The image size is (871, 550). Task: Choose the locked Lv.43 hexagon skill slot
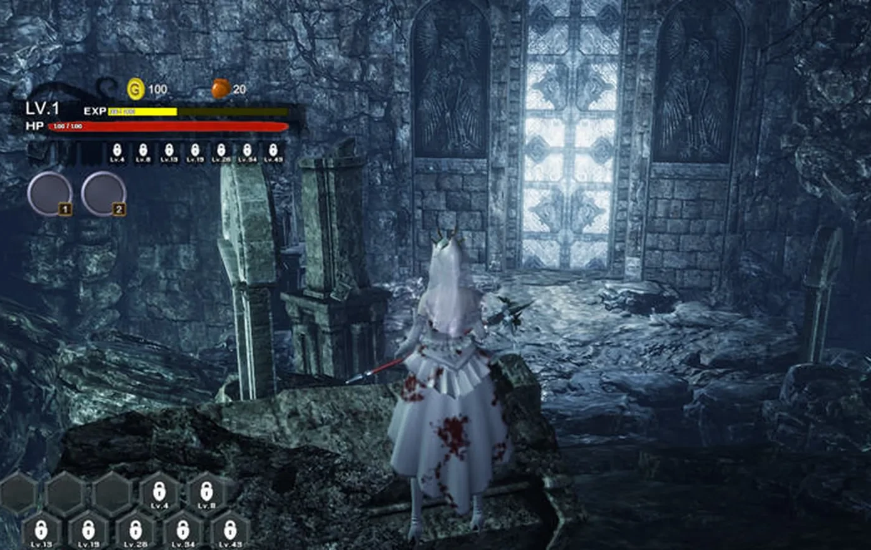click(x=230, y=530)
